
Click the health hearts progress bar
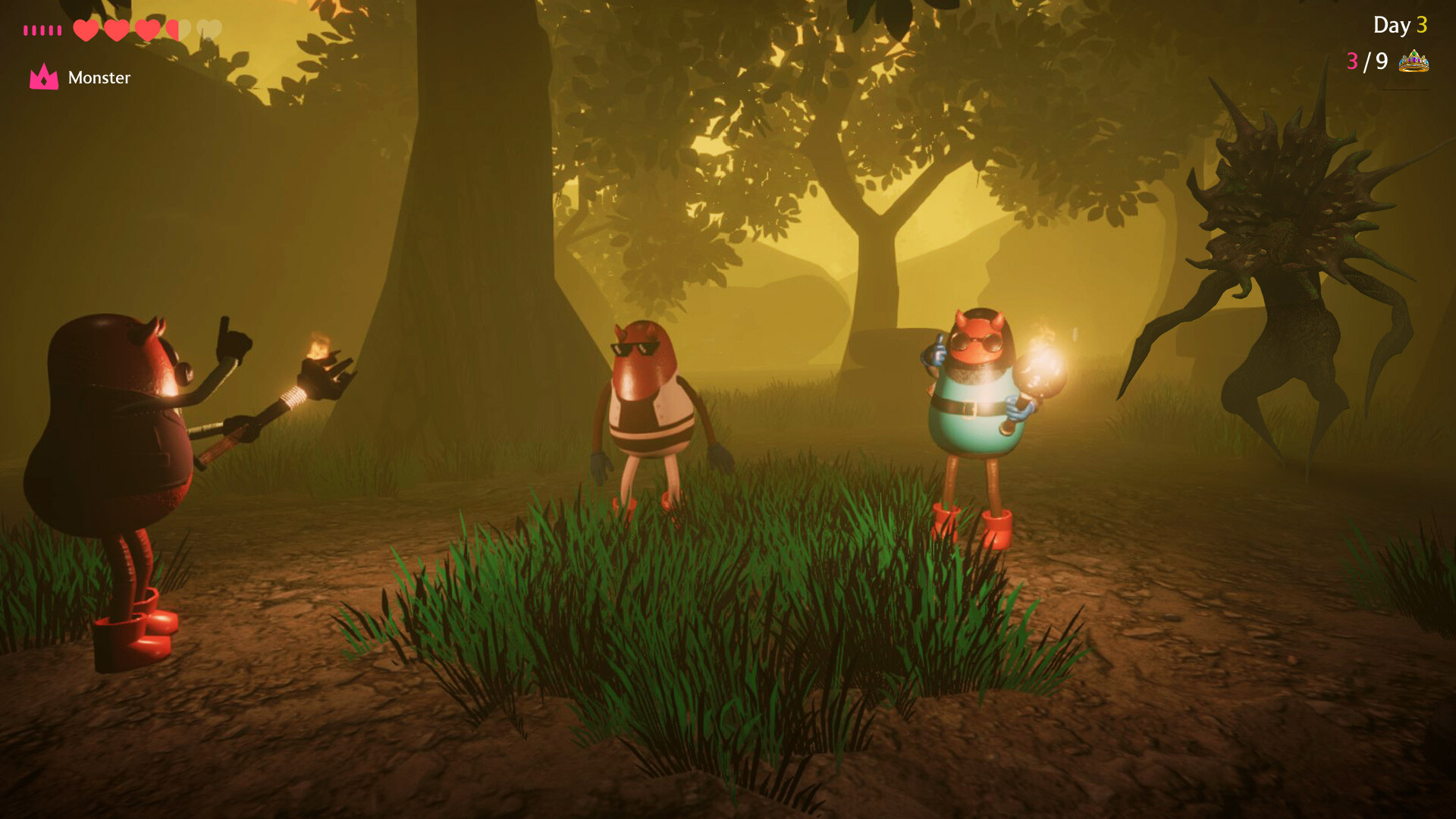[x=148, y=30]
